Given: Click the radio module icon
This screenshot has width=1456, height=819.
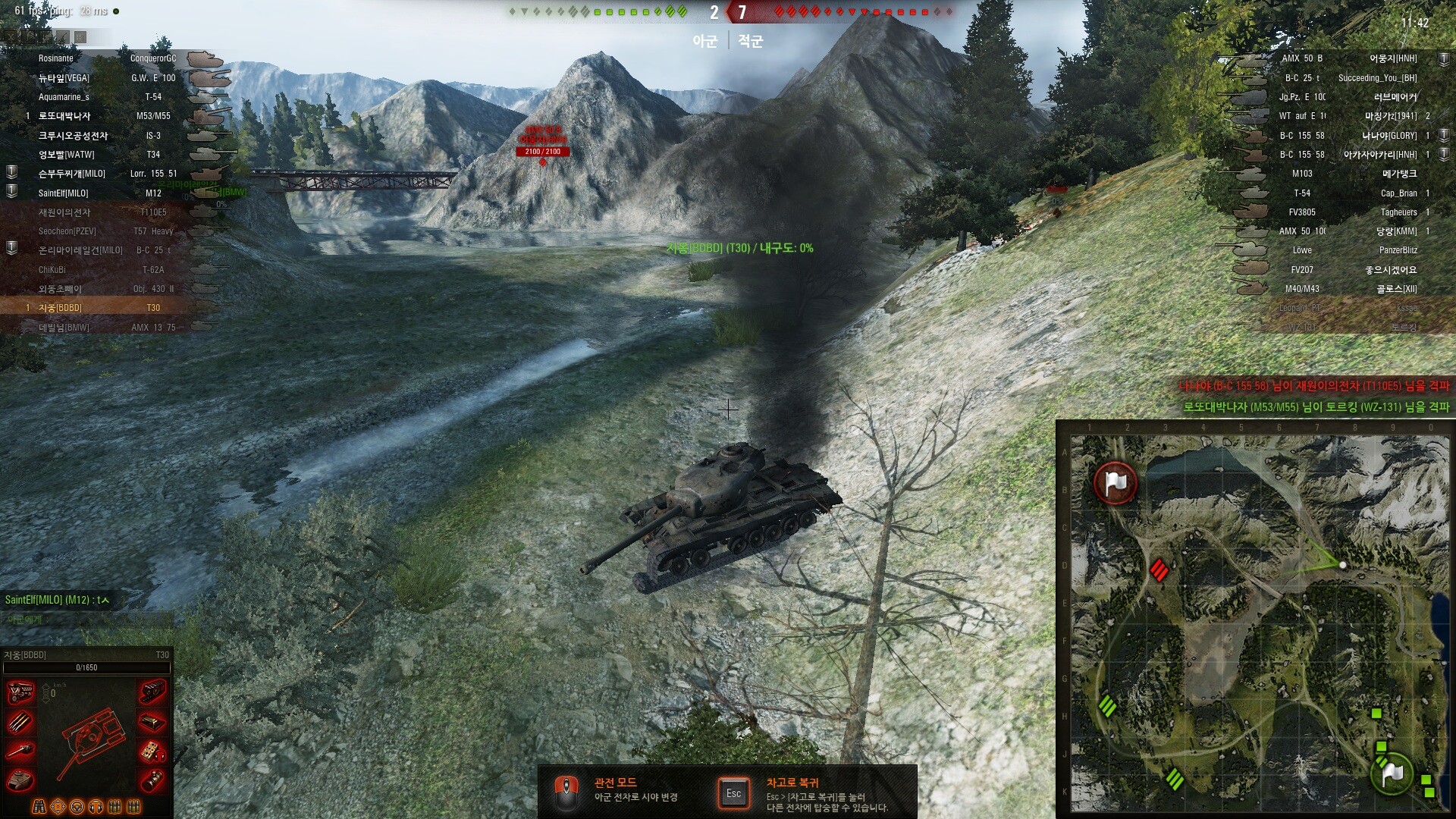Looking at the screenshot, I should (x=152, y=751).
